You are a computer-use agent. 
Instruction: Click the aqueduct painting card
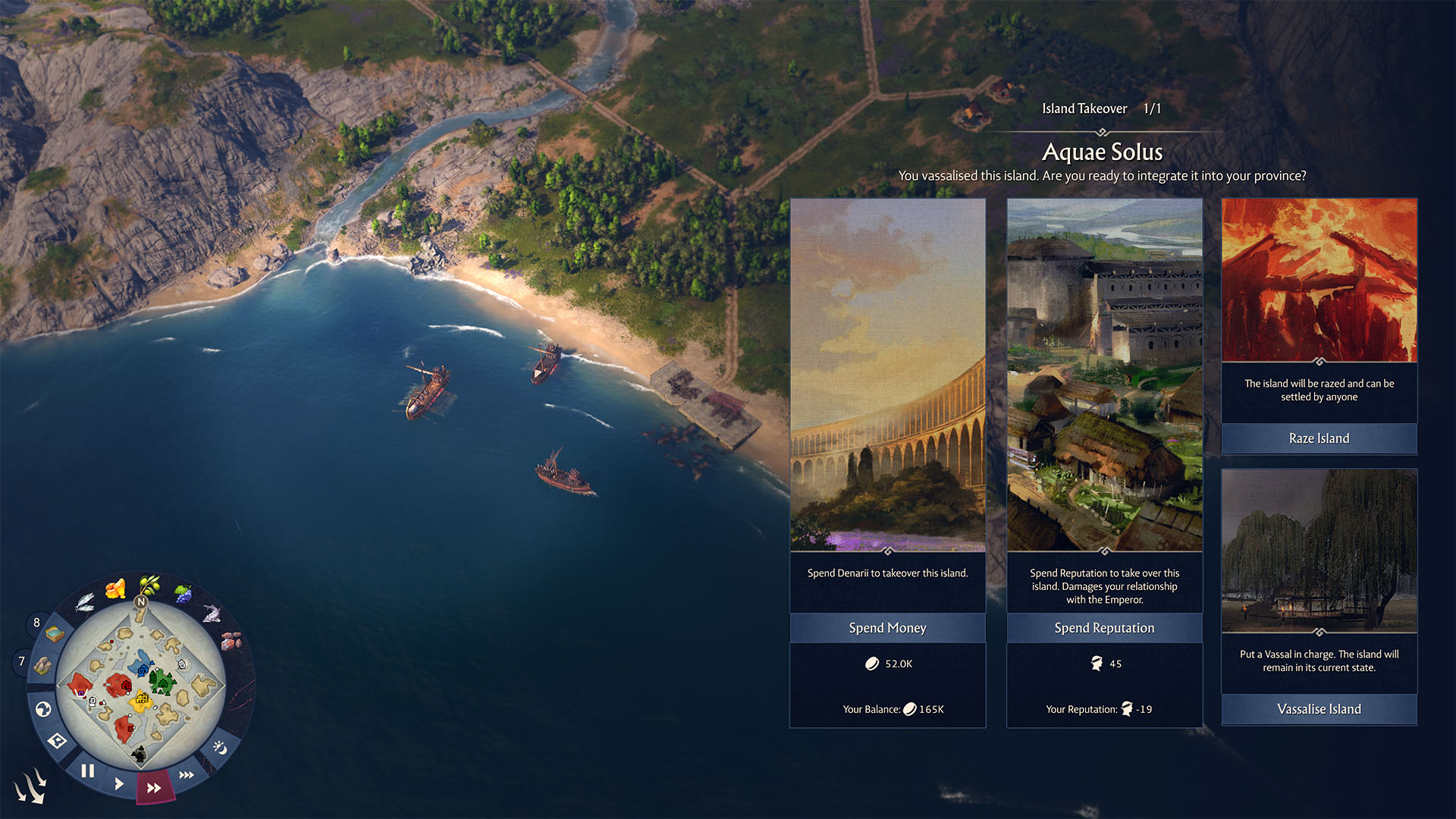point(887,375)
